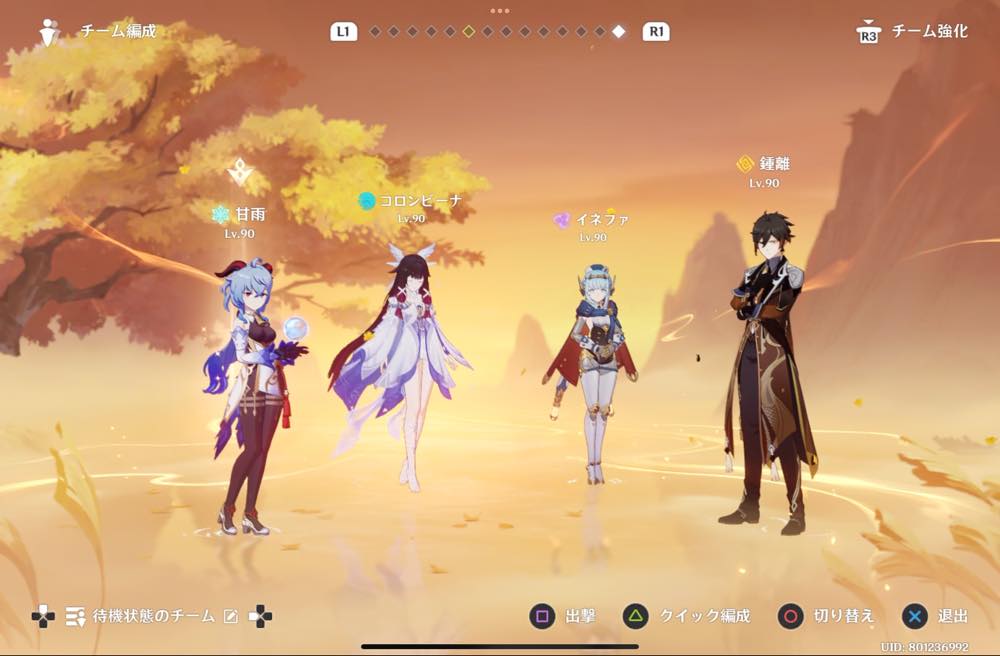Choose コロンビーナ in the party lineup
The height and width of the screenshot is (656, 1000).
[x=400, y=360]
